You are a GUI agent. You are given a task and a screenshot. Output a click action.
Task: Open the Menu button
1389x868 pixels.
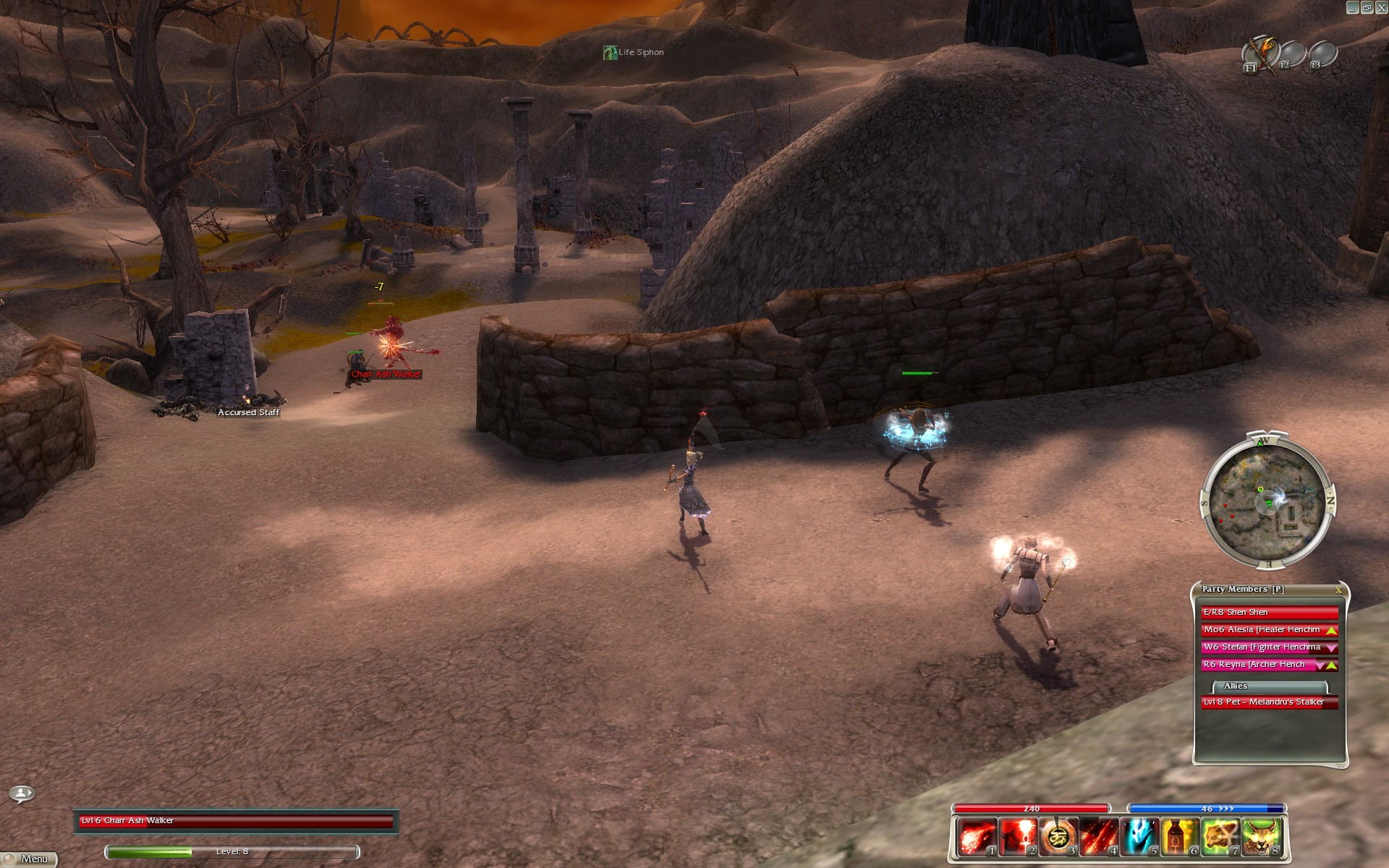pos(29,859)
